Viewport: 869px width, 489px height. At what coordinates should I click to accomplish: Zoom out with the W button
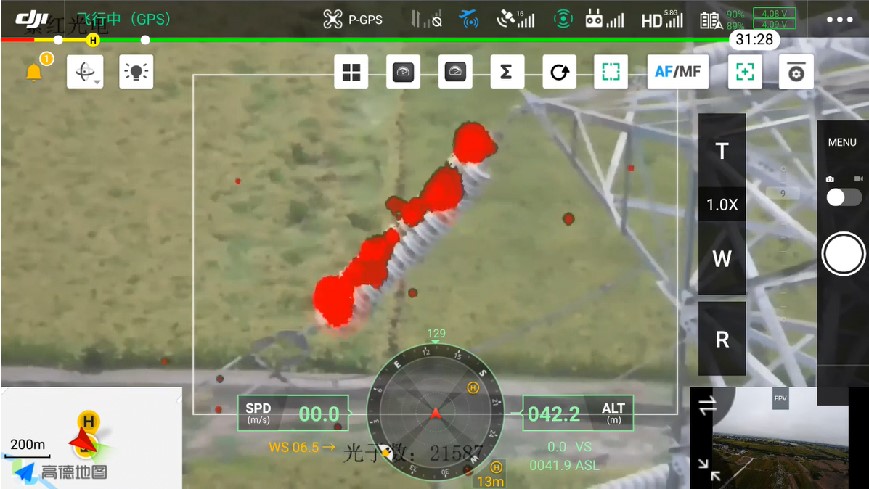click(722, 258)
